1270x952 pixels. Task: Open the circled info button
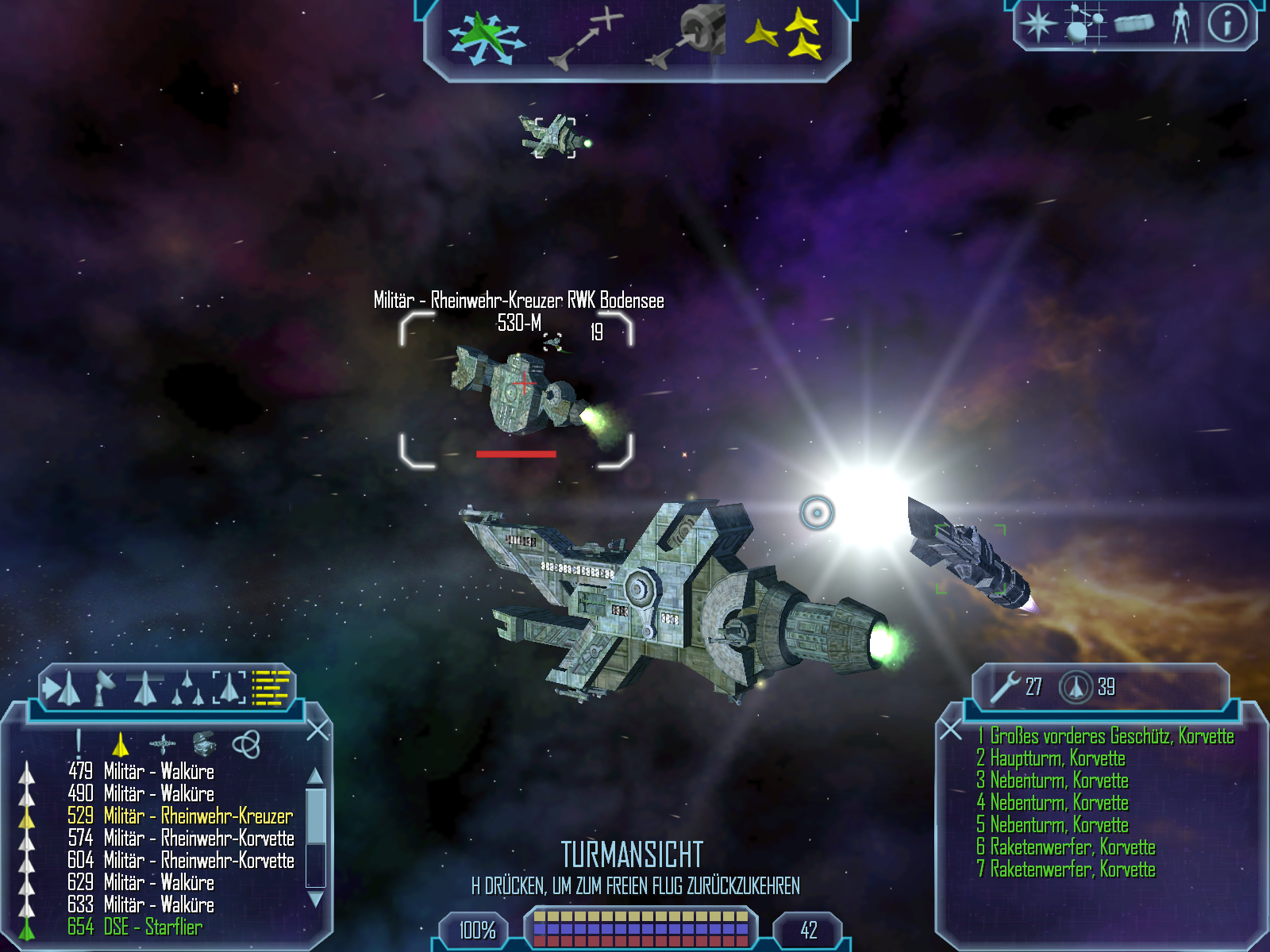pyautogui.click(x=1227, y=23)
